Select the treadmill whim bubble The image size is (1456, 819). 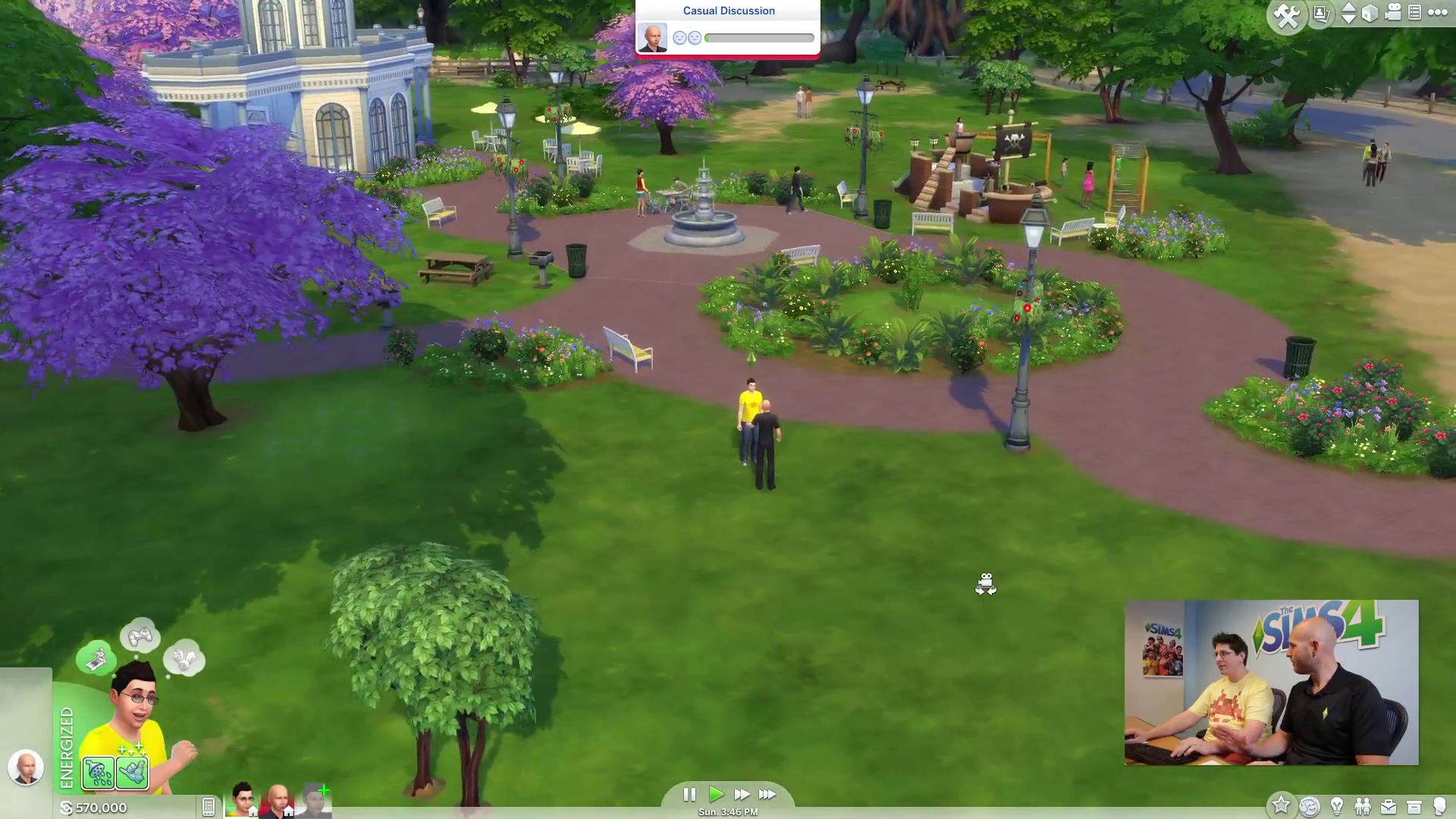click(x=96, y=658)
